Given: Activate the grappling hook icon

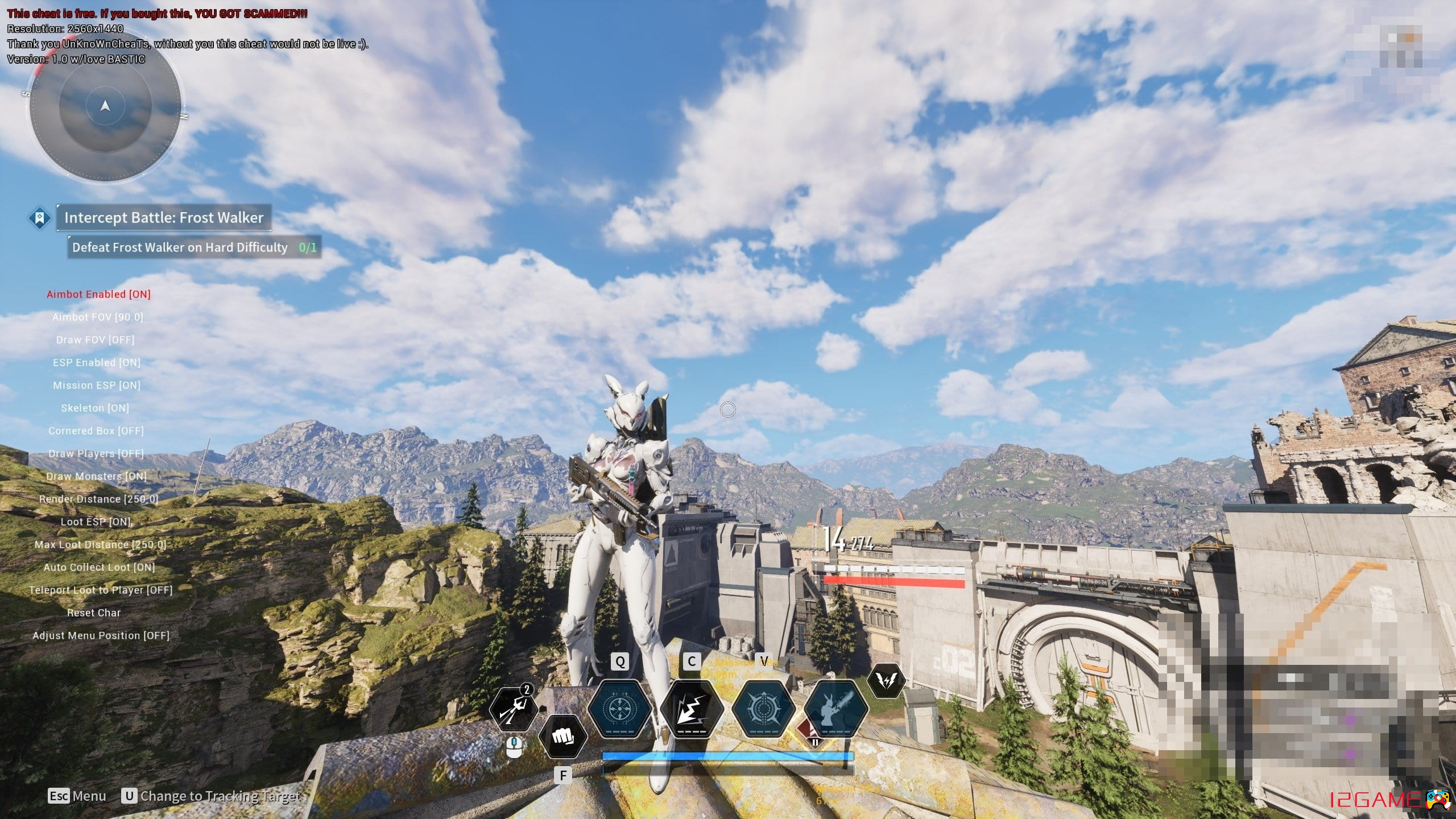Looking at the screenshot, I should (x=514, y=709).
